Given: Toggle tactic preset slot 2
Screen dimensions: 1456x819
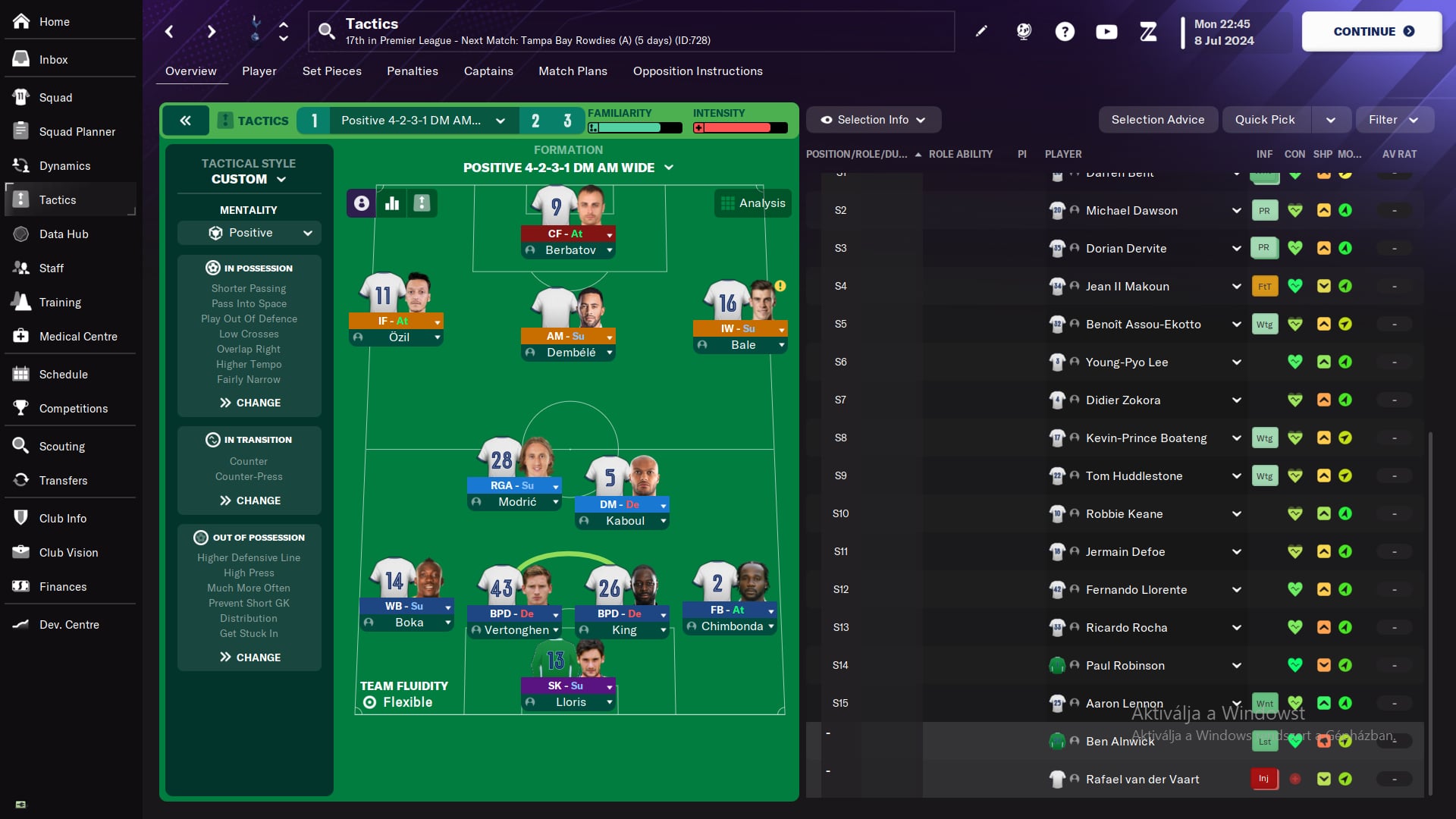Looking at the screenshot, I should (x=535, y=120).
